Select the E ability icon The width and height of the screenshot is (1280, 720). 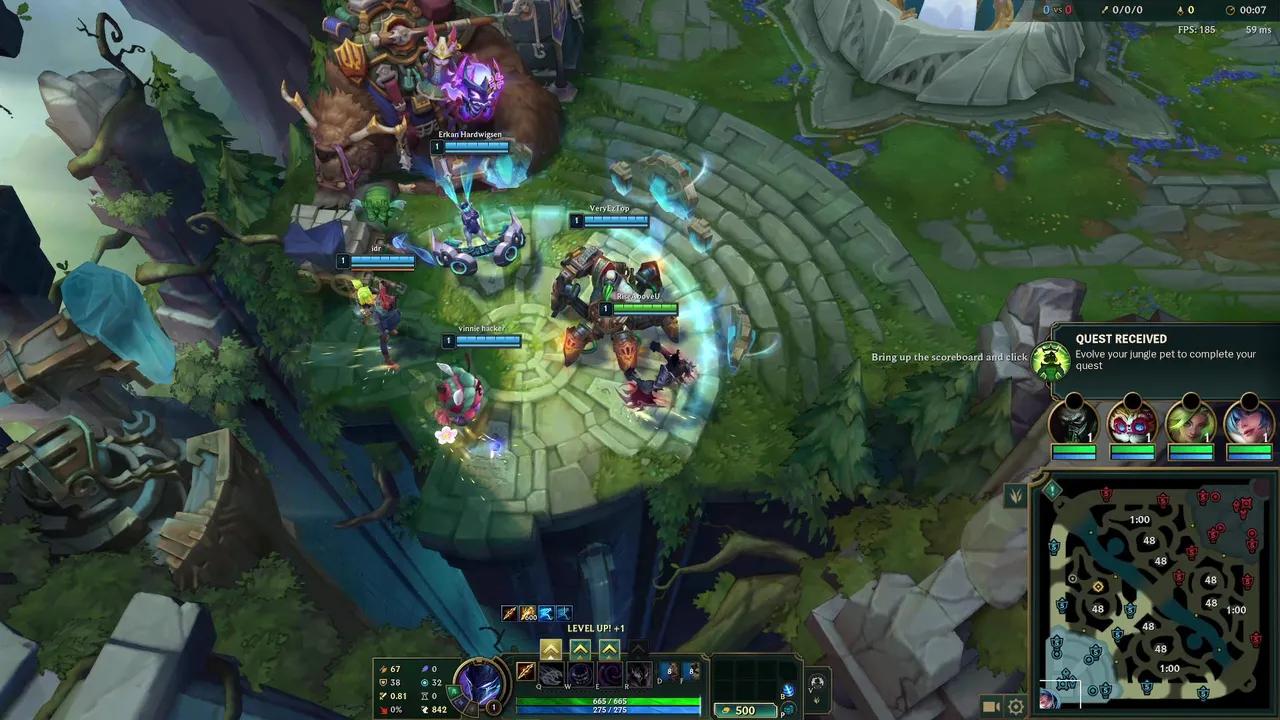coord(608,674)
